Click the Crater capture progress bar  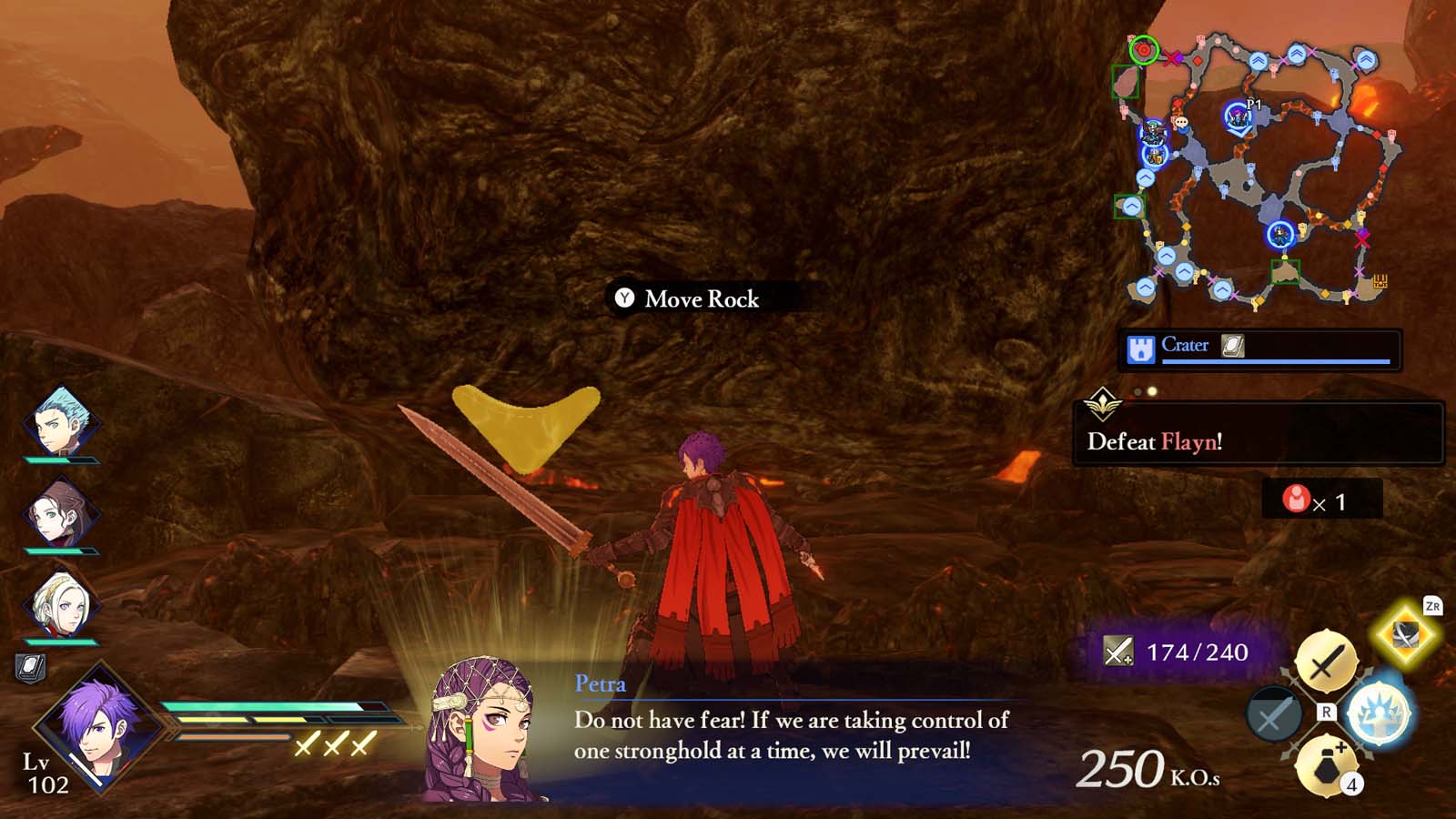[x=1274, y=360]
